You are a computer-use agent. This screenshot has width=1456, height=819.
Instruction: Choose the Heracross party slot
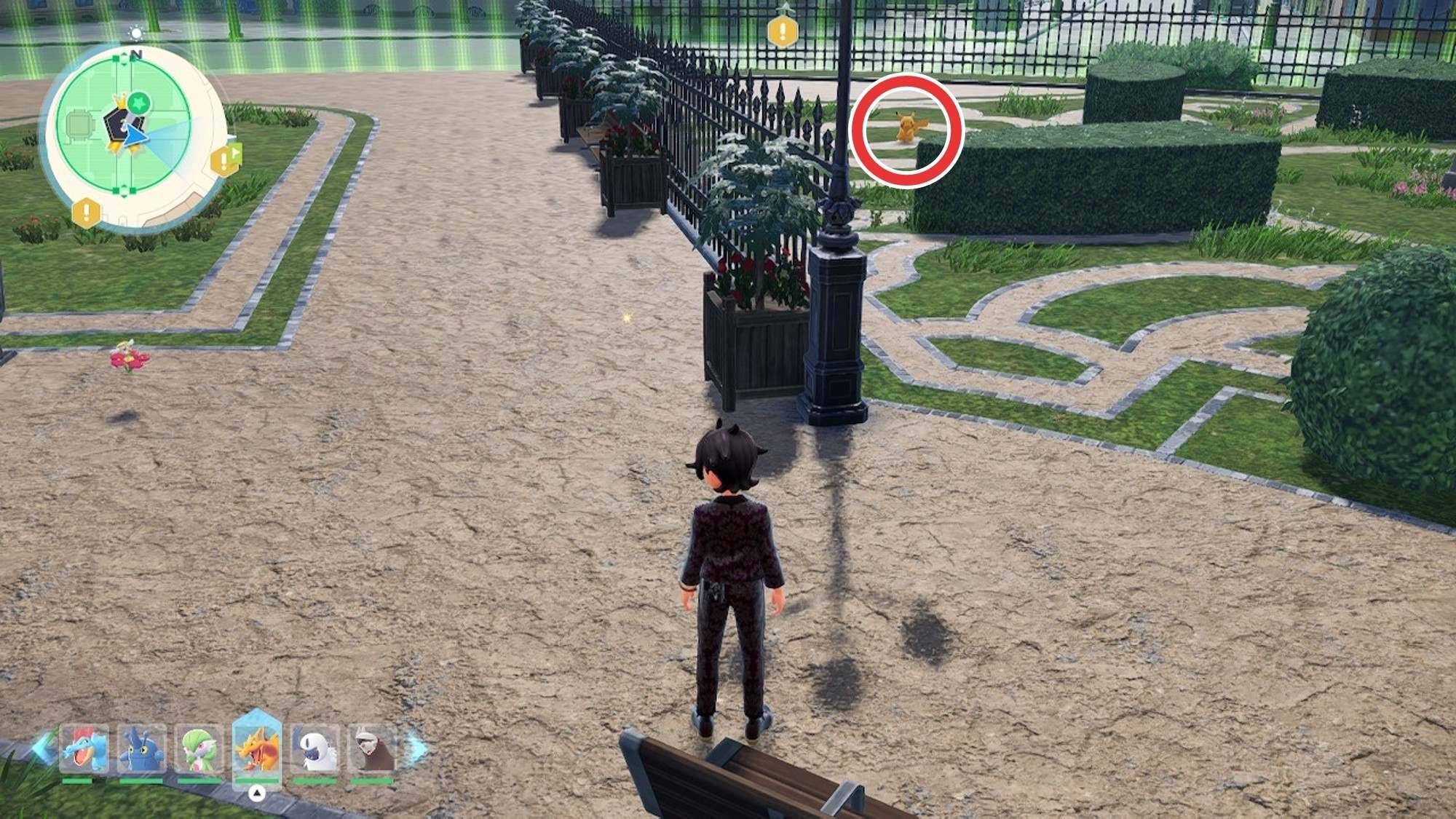click(x=141, y=750)
